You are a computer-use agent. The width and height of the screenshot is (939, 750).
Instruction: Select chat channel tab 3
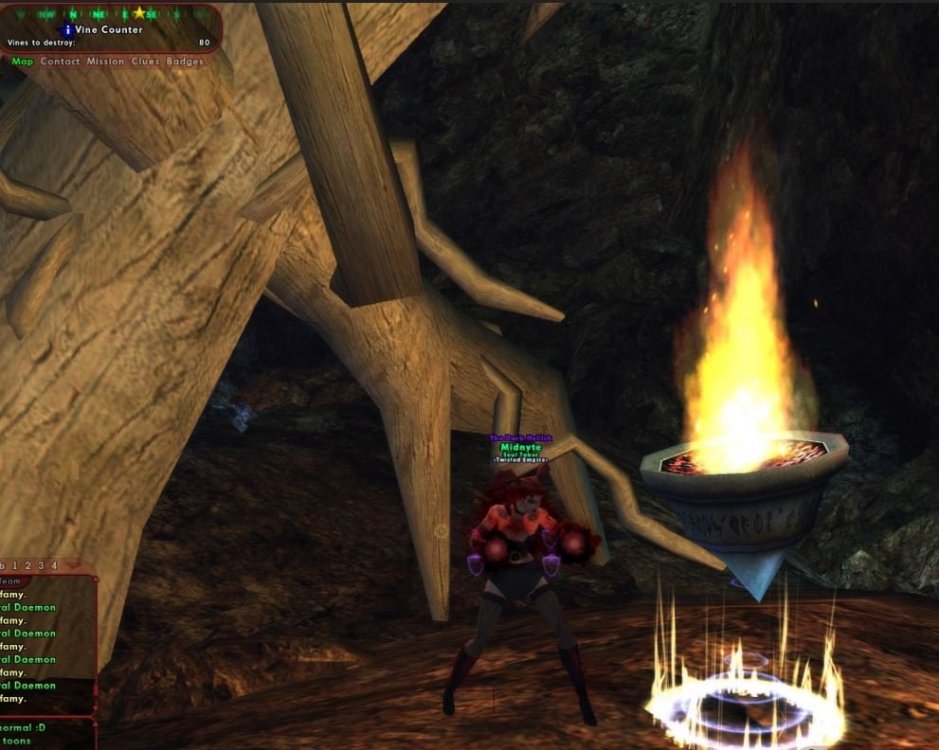click(x=42, y=566)
